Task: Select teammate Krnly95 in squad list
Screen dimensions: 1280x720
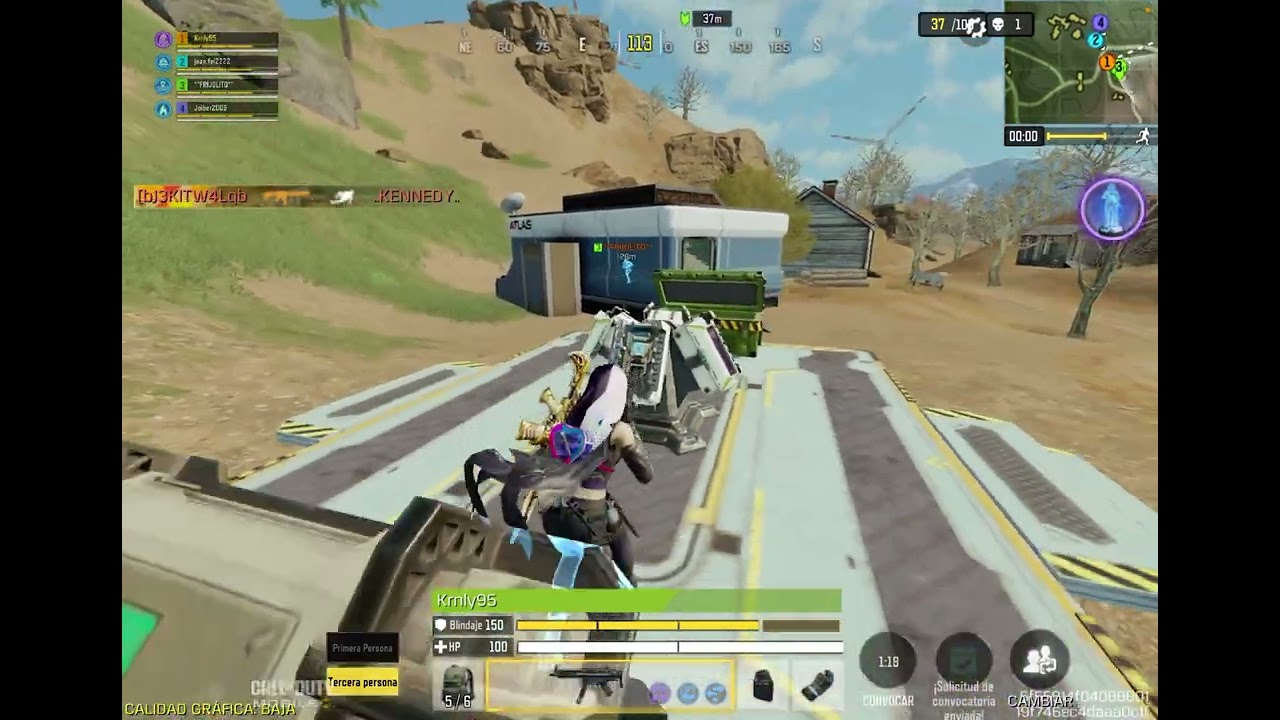Action: [x=226, y=39]
